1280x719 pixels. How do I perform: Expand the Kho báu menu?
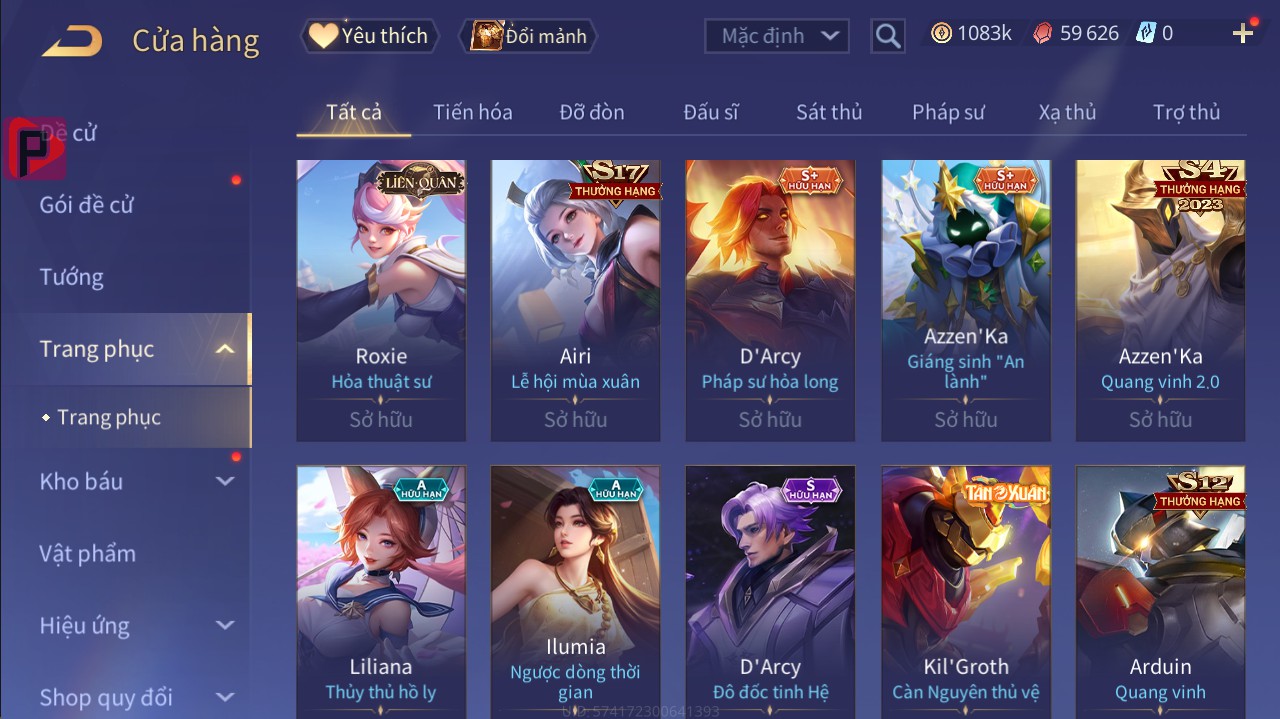[136, 481]
